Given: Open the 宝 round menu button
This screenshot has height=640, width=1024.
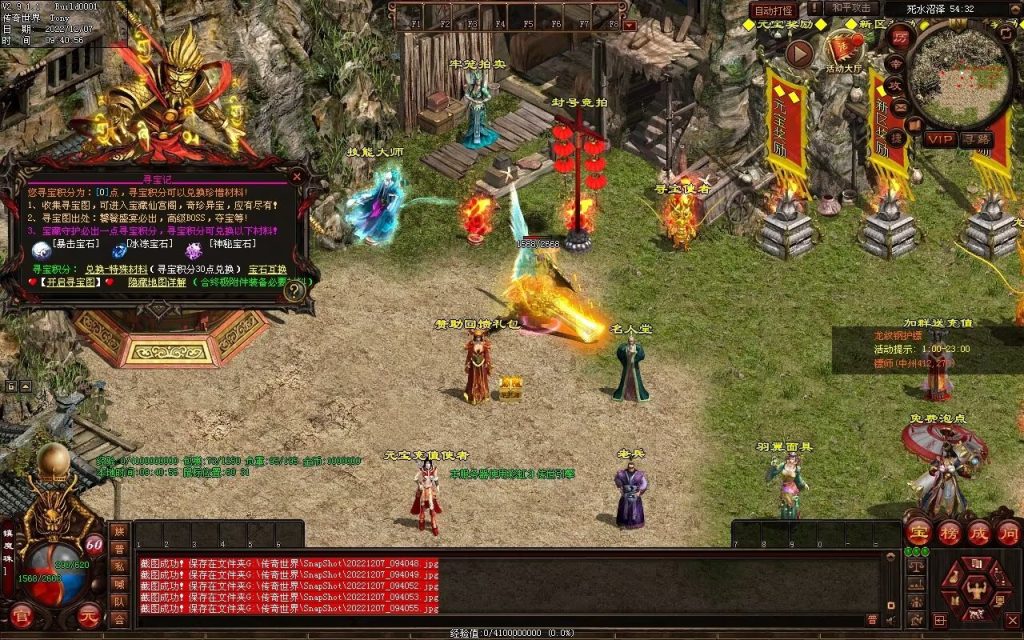Looking at the screenshot, I should coord(919,532).
